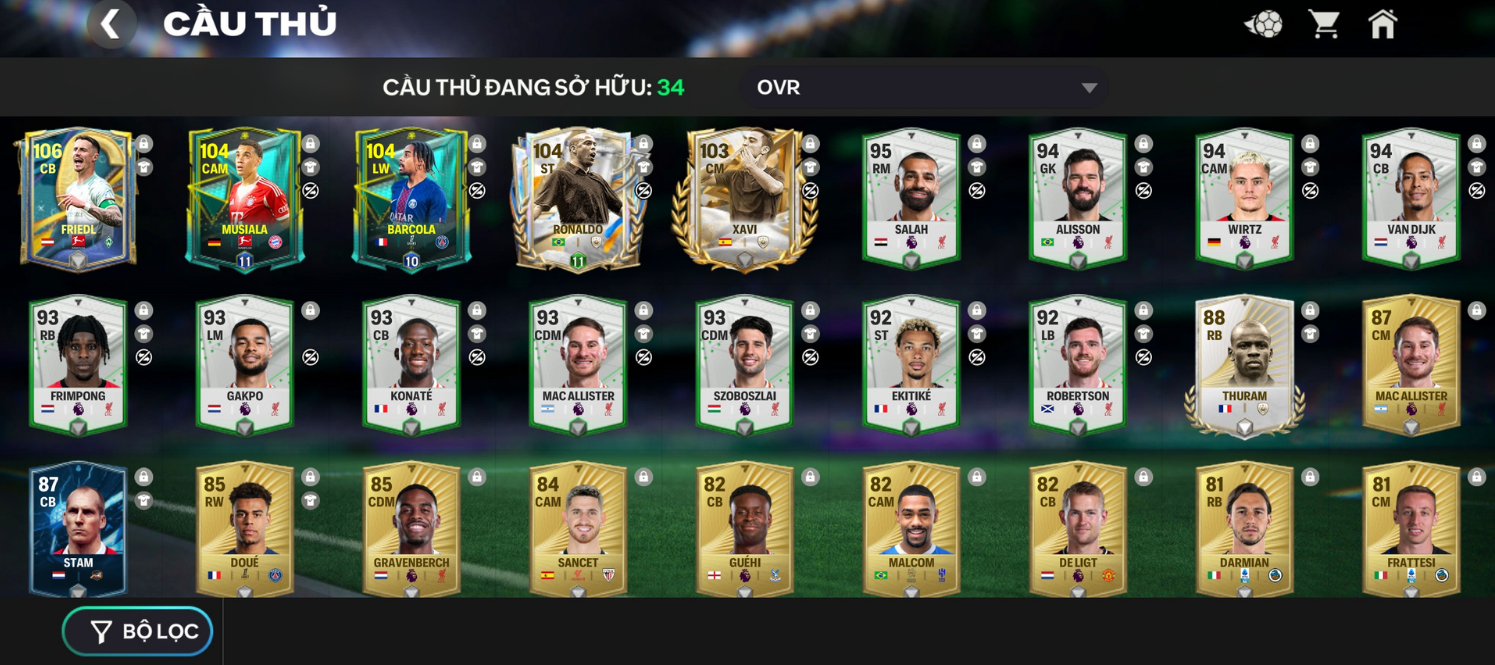Pick the 87 CB Stam card
Screen dimensions: 1495x665
click(78, 530)
